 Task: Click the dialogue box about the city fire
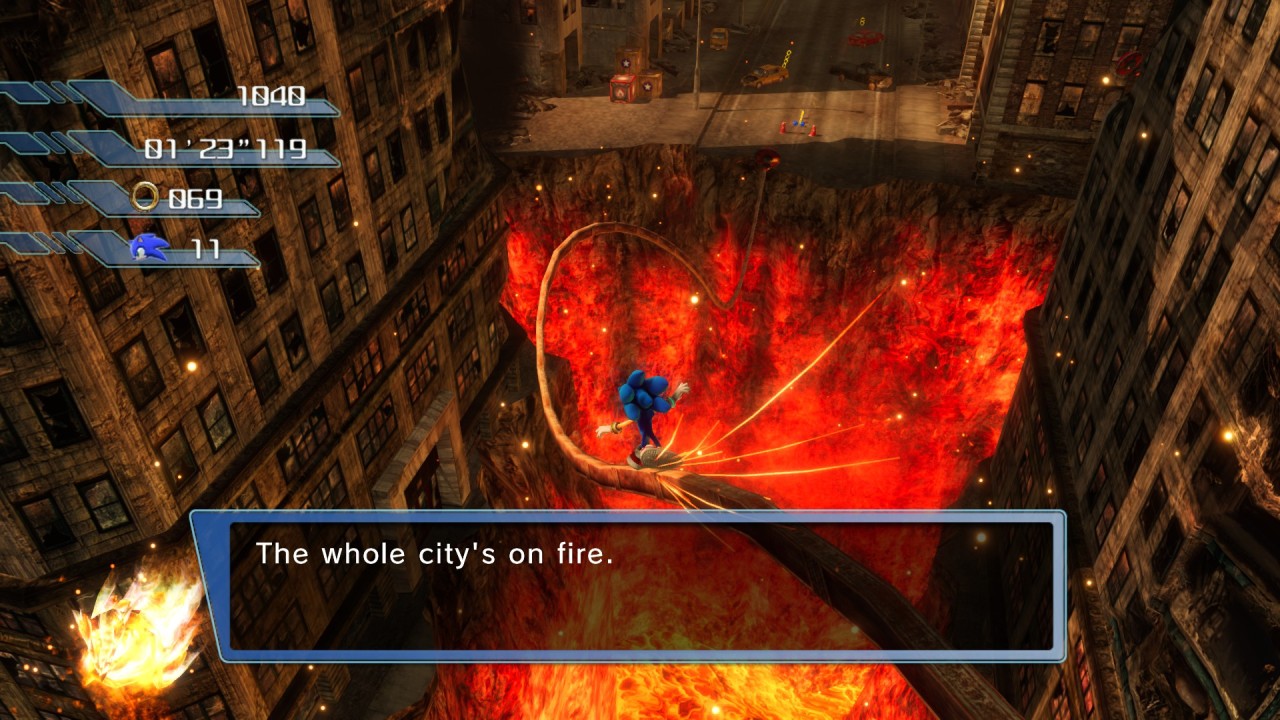click(x=628, y=585)
